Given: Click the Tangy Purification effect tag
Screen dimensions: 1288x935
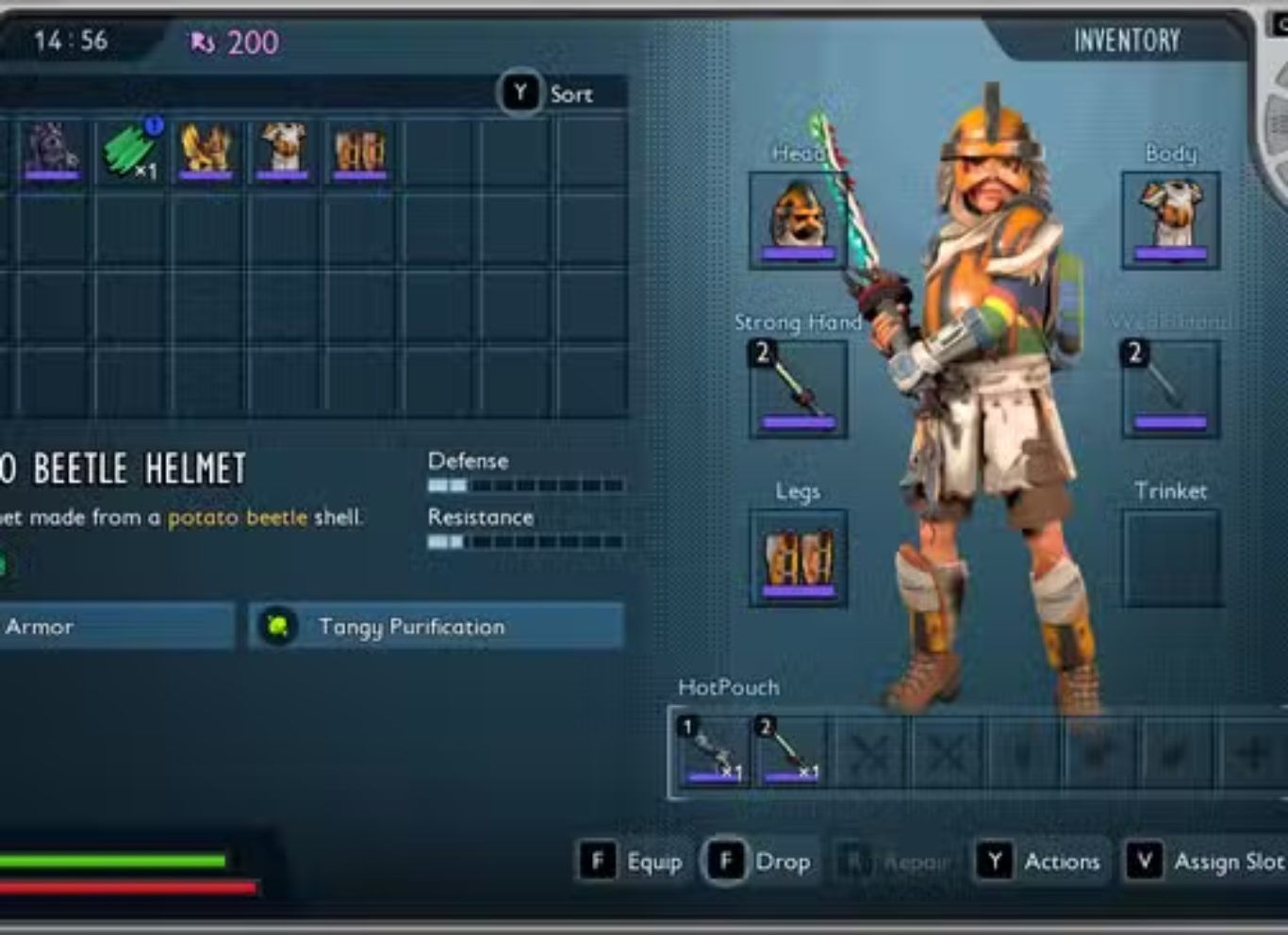Looking at the screenshot, I should point(436,627).
